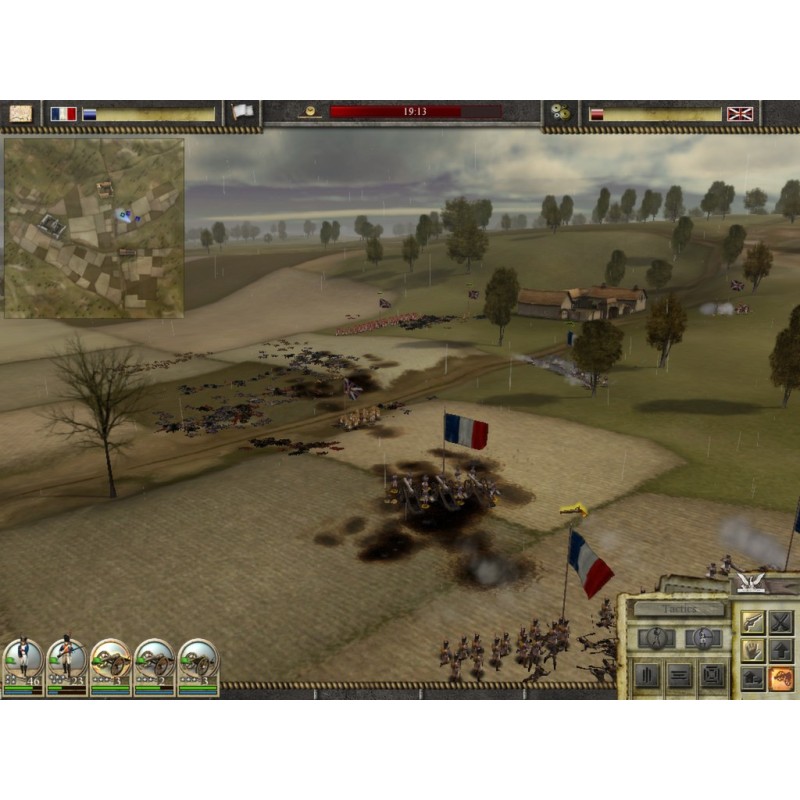Click the single up-arrow command button
This screenshot has width=800, height=800.
click(781, 650)
